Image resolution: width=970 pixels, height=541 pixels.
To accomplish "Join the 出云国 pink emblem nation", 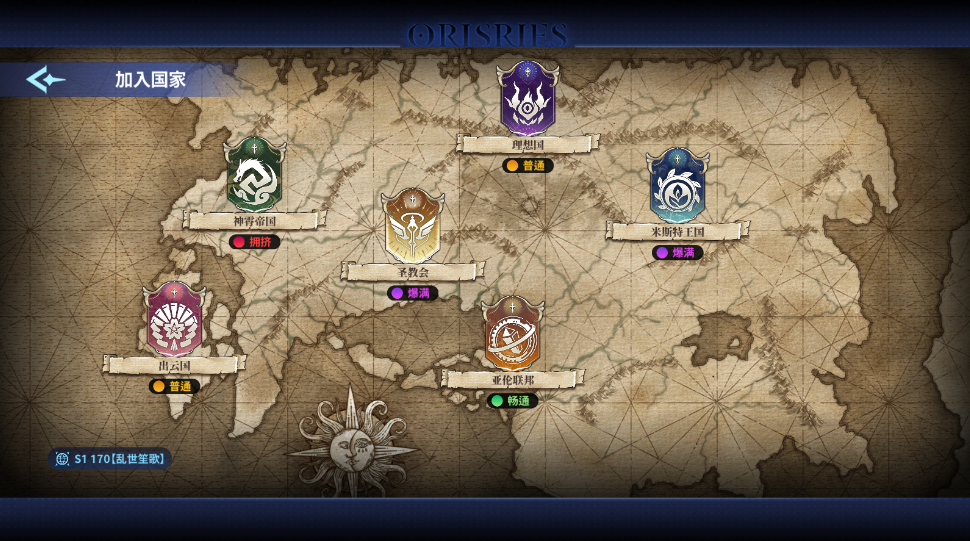I will tap(174, 320).
